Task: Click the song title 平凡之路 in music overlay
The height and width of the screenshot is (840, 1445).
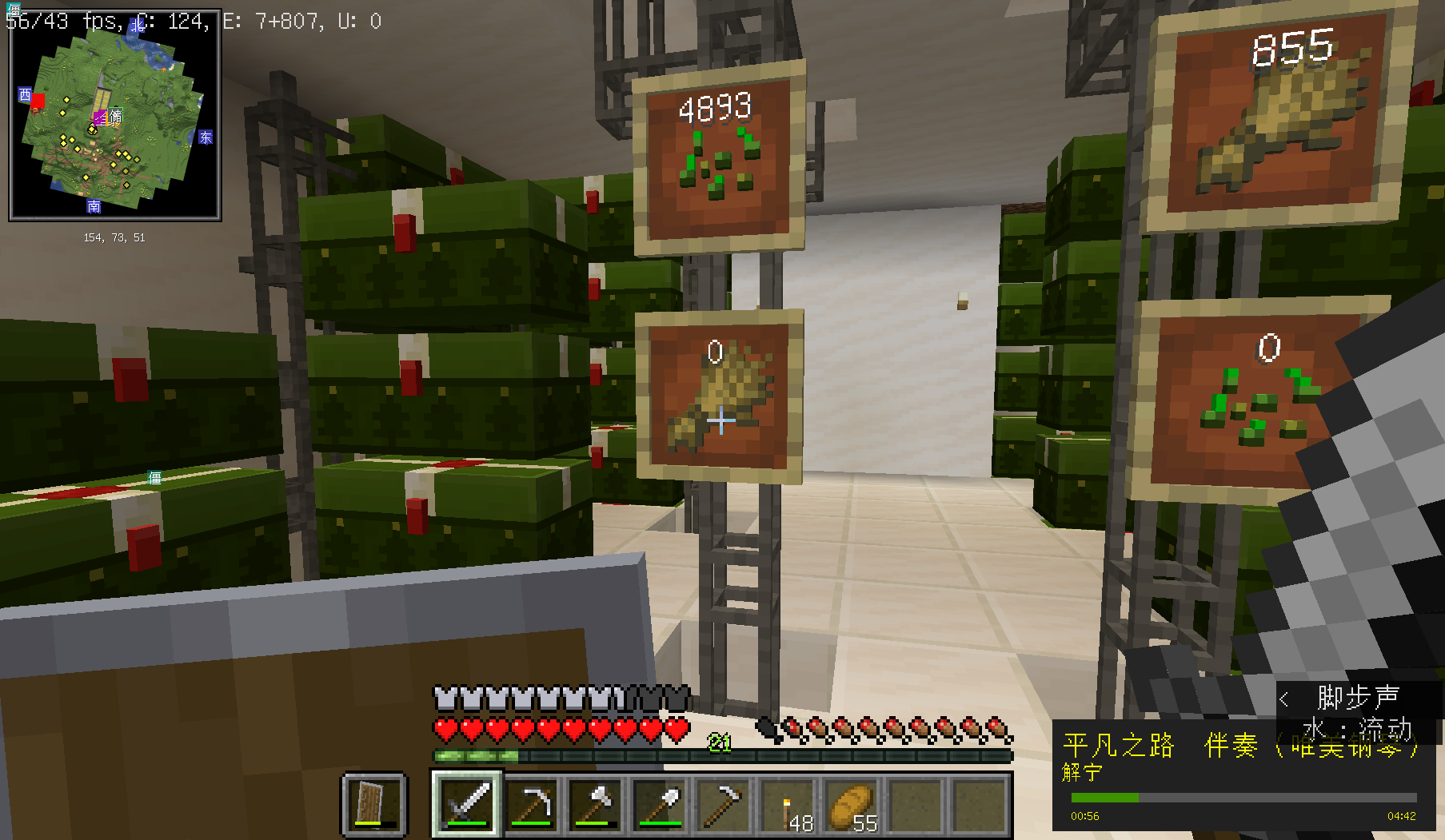Action: tap(1118, 746)
